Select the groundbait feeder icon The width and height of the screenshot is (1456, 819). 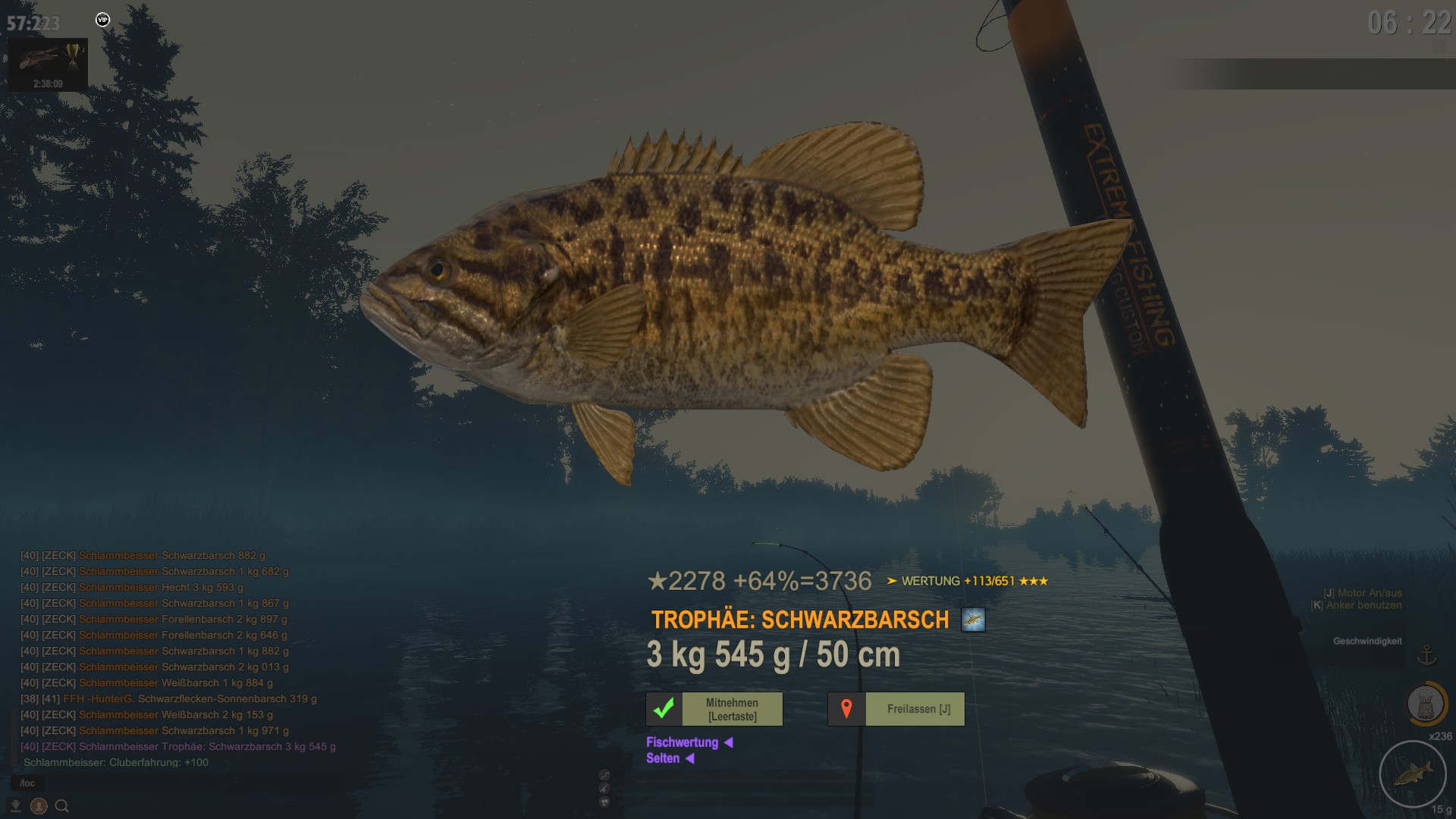tap(1425, 704)
